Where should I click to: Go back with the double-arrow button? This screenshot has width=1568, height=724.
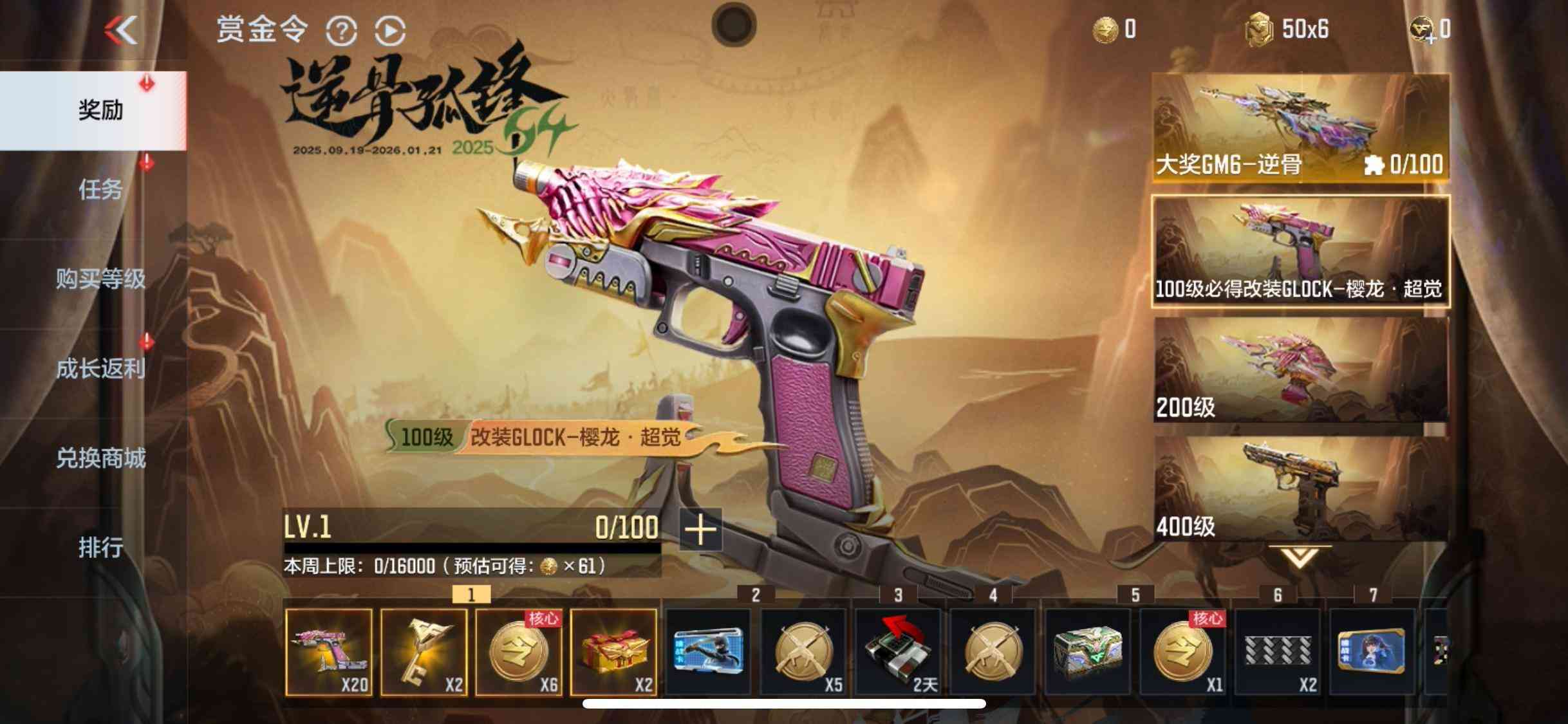[122, 30]
